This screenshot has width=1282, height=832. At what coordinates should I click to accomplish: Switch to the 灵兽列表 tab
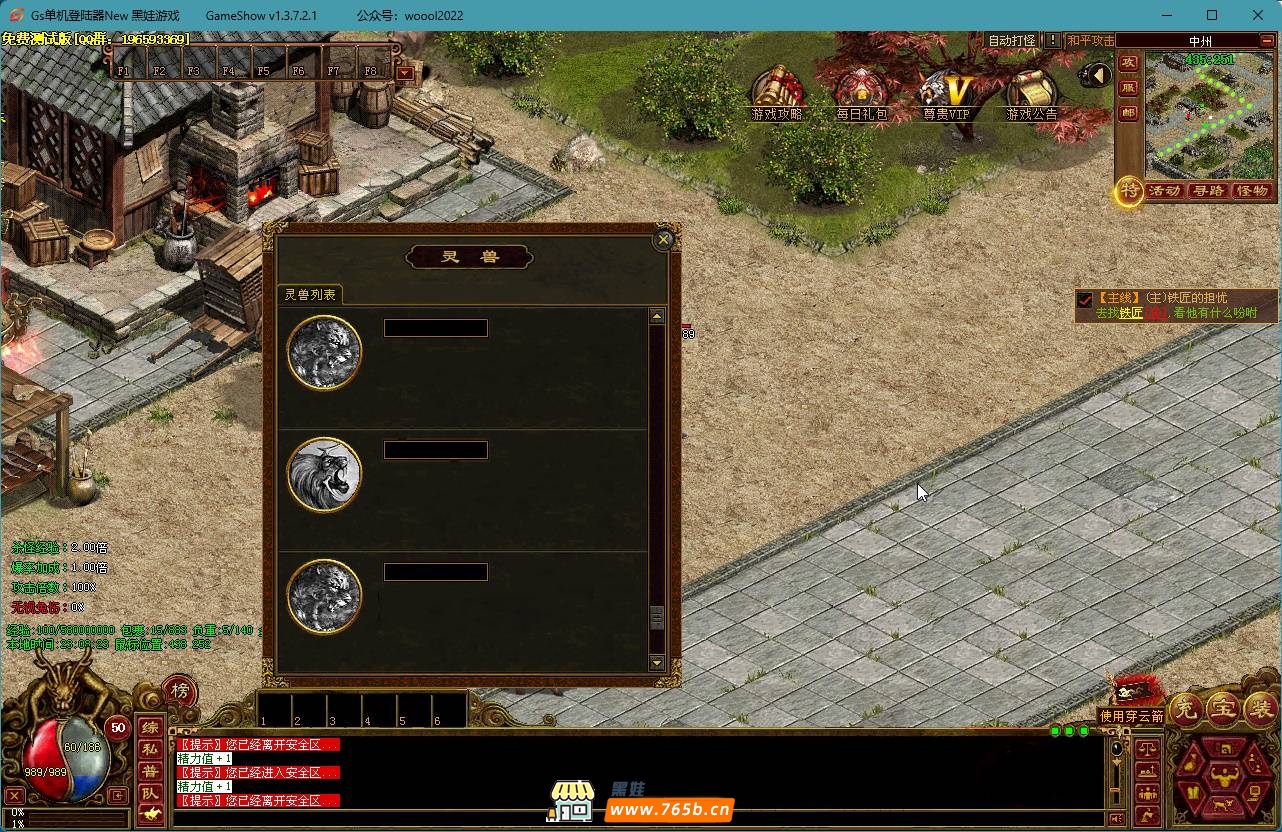coord(310,295)
